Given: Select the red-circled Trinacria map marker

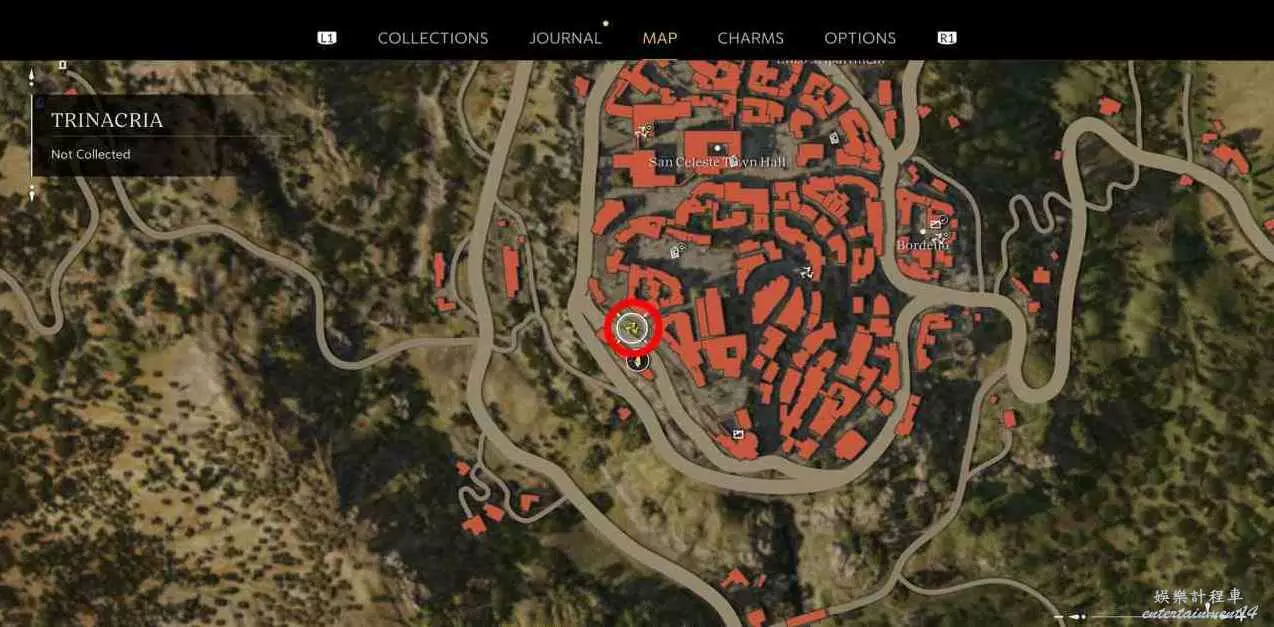Looking at the screenshot, I should [x=634, y=326].
